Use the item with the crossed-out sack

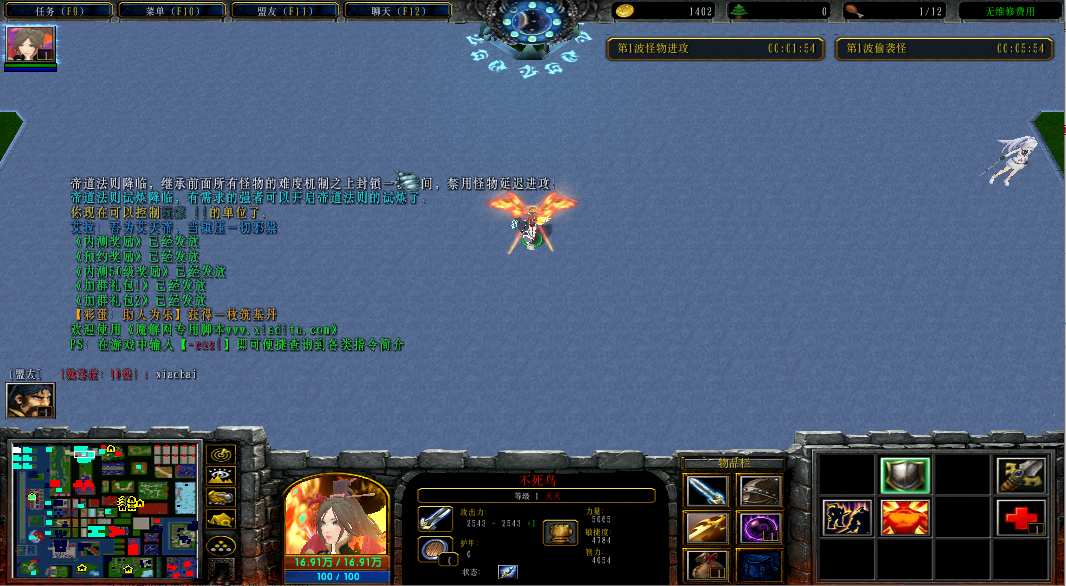[x=707, y=564]
